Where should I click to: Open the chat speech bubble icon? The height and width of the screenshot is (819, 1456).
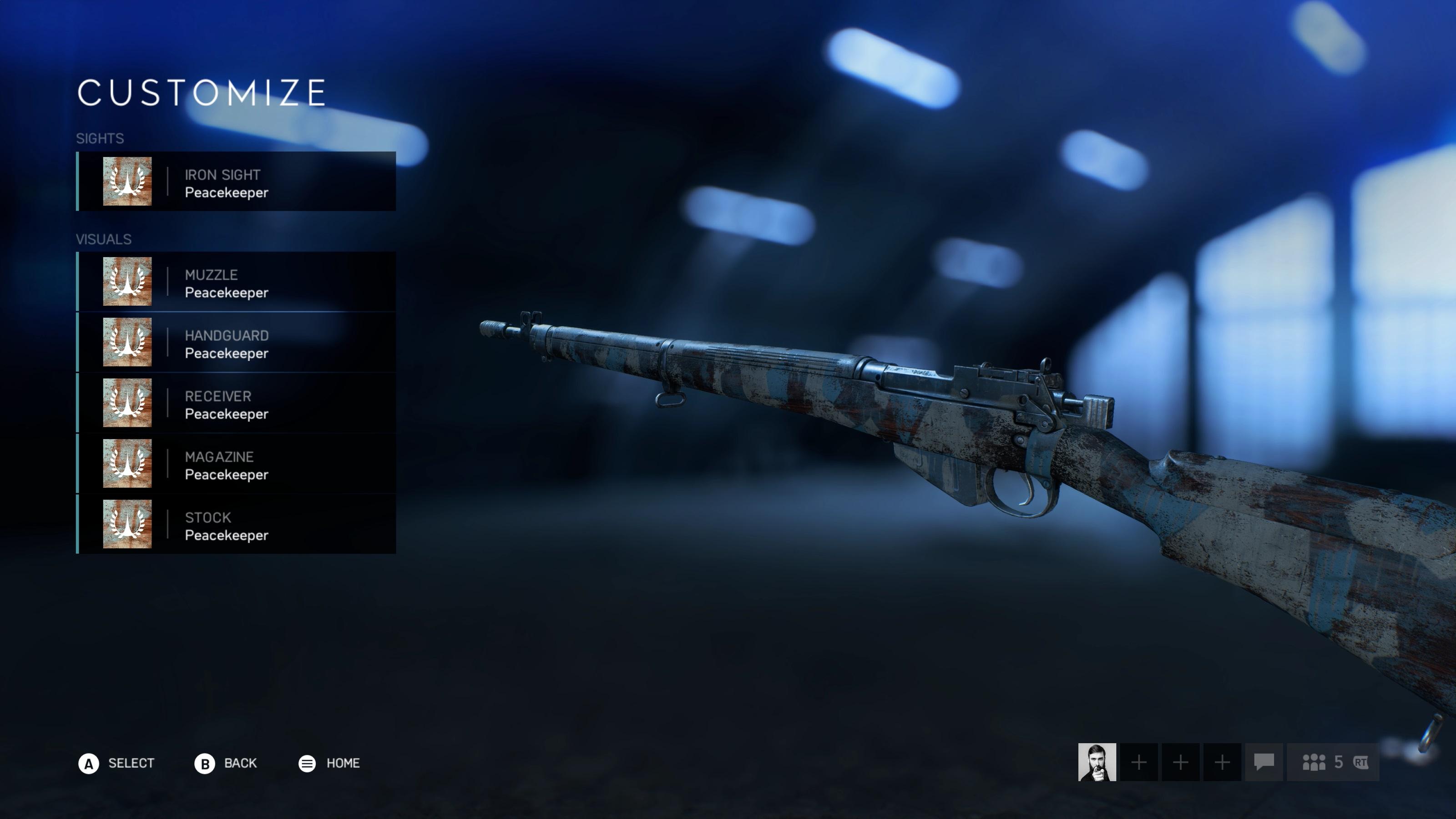(x=1264, y=762)
